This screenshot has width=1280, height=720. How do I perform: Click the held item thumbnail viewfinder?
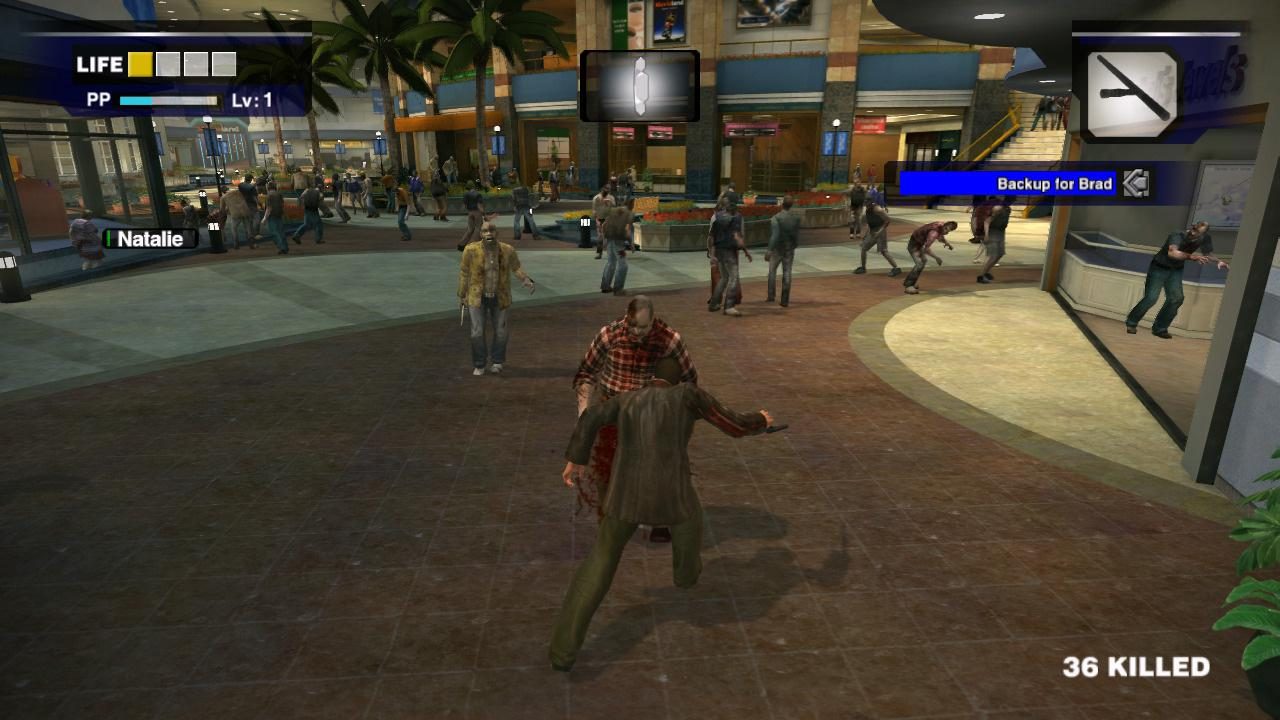(639, 87)
